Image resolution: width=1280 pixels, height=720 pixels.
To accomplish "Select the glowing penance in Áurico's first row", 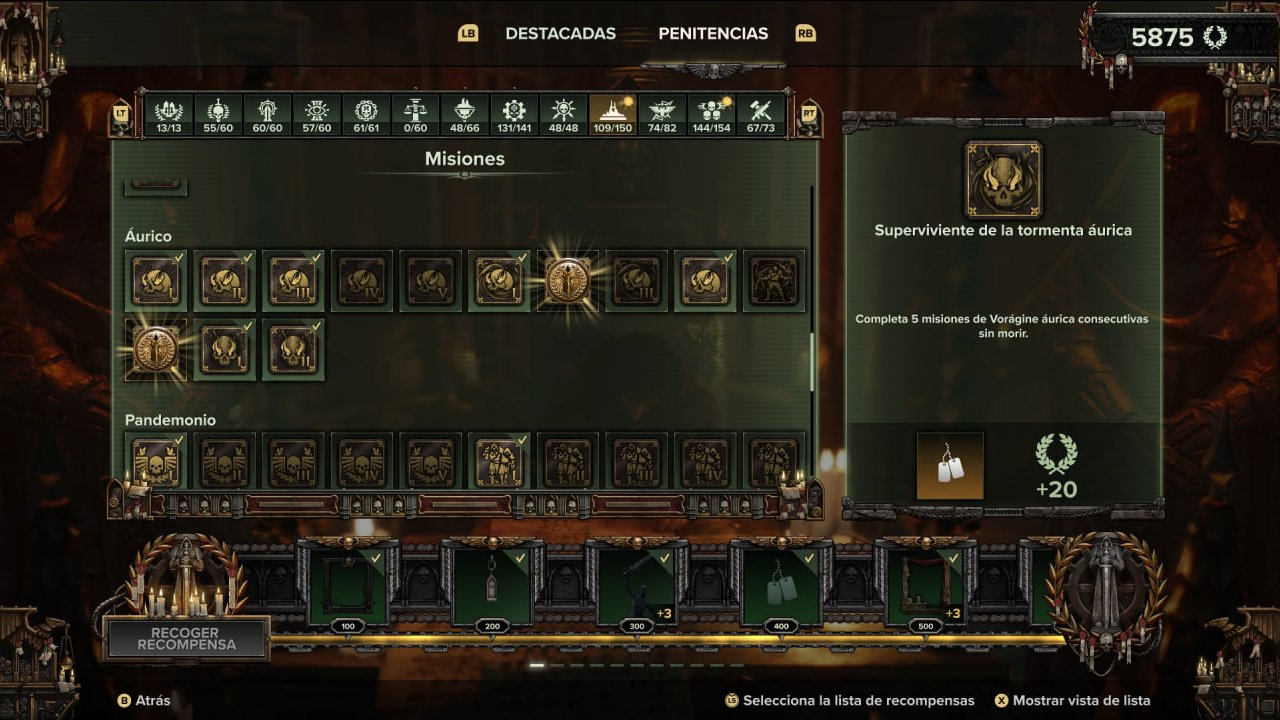I will (568, 281).
